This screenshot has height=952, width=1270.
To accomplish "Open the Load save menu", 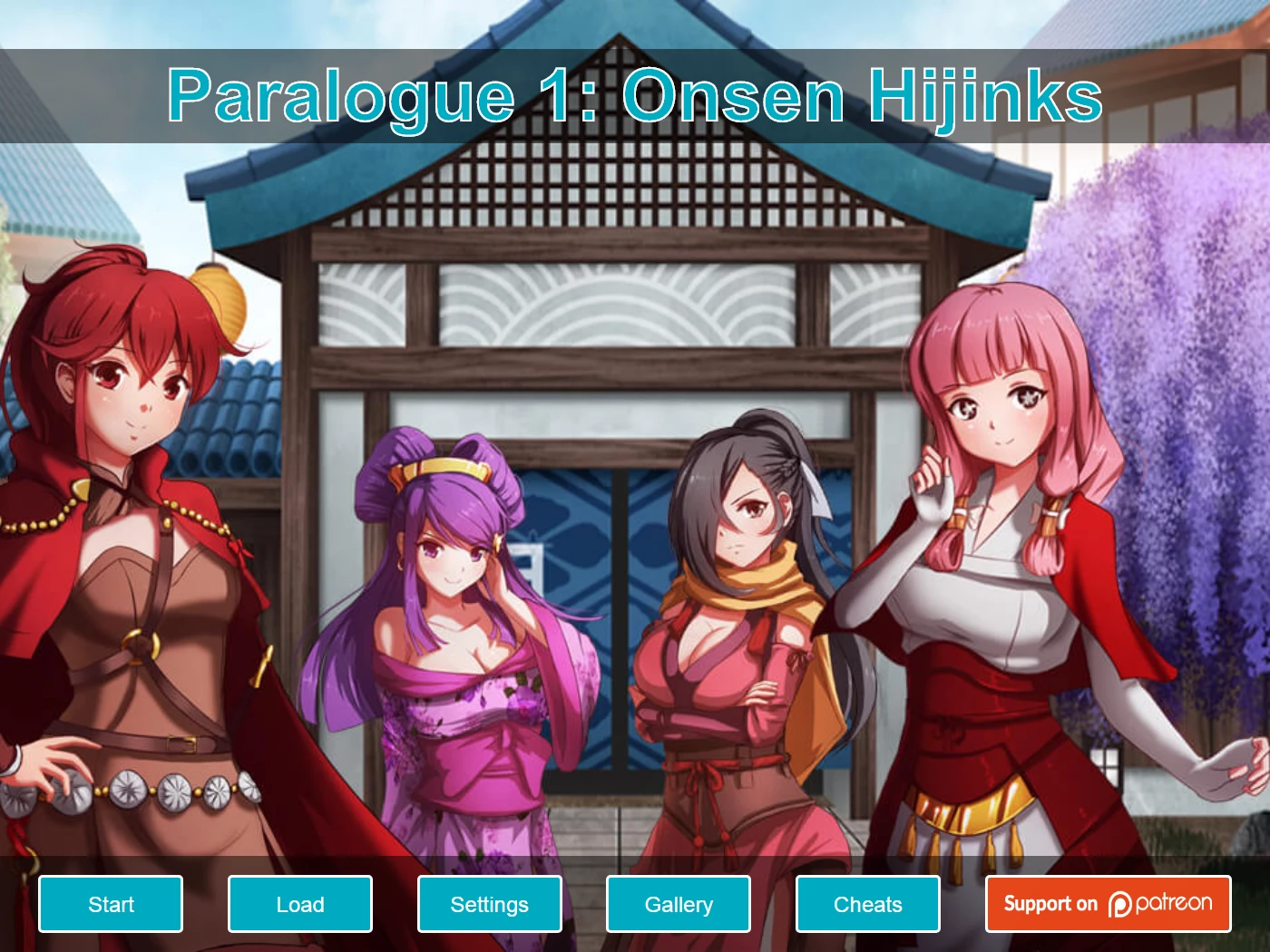I will pyautogui.click(x=300, y=904).
